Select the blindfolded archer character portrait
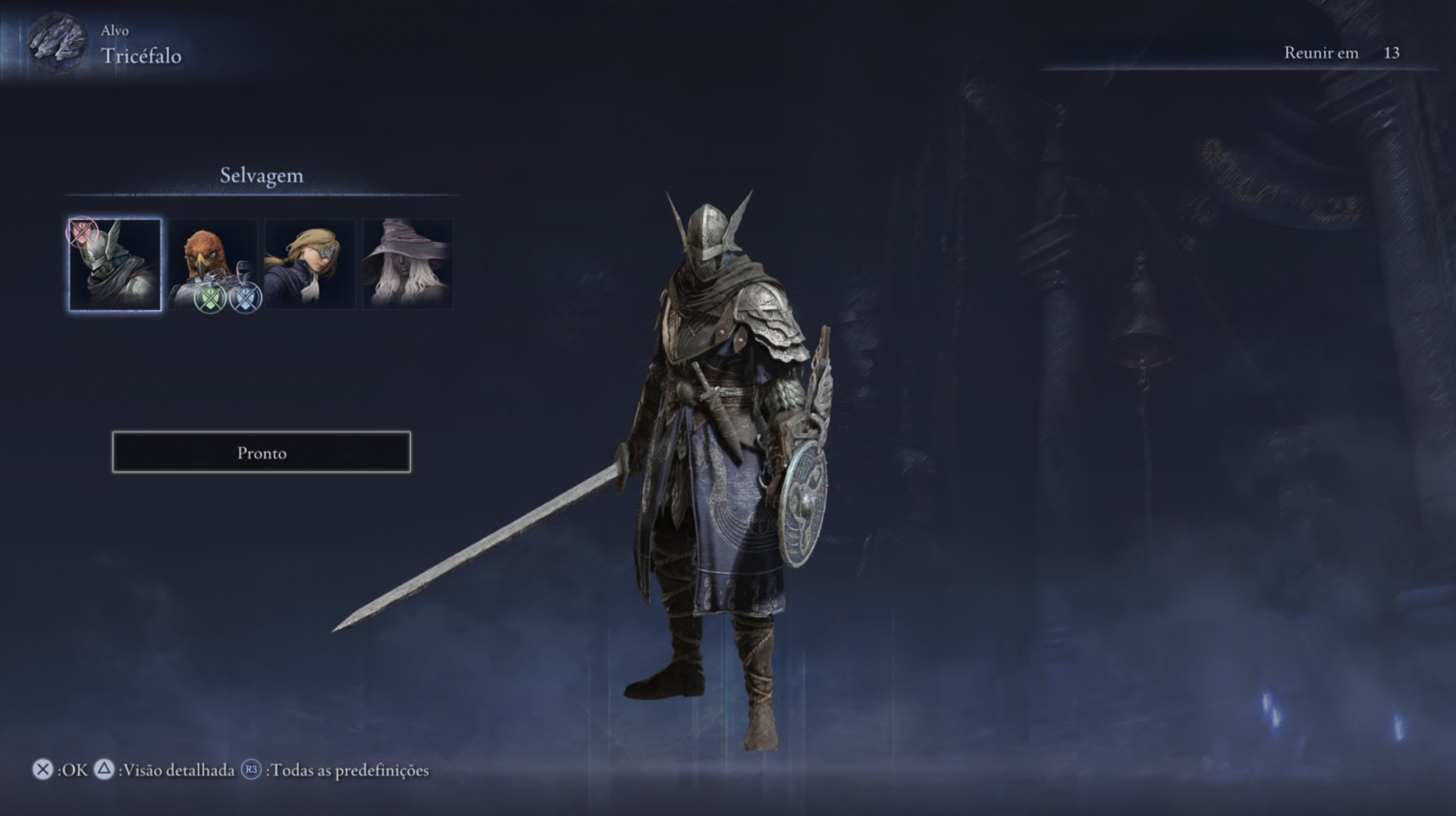Image resolution: width=1456 pixels, height=816 pixels. [309, 264]
